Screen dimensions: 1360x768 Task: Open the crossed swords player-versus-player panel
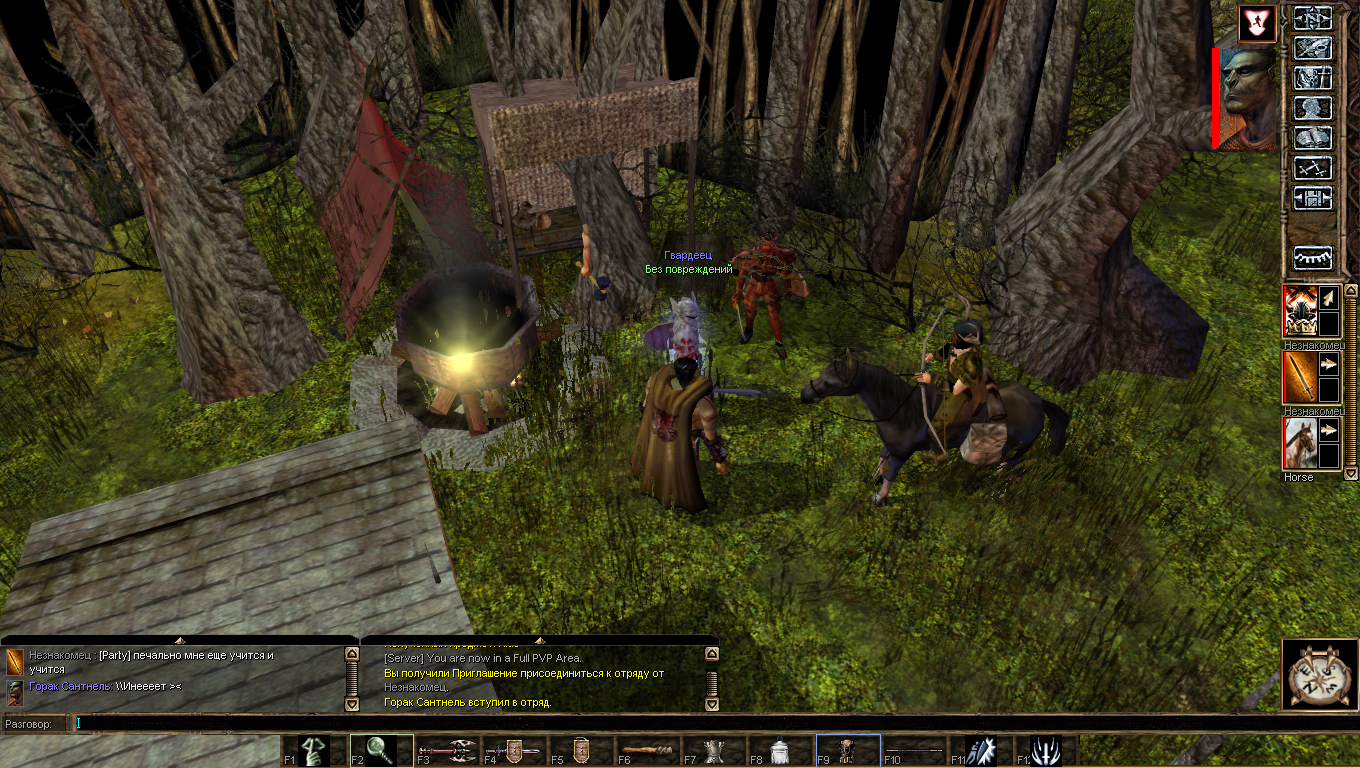click(1313, 168)
